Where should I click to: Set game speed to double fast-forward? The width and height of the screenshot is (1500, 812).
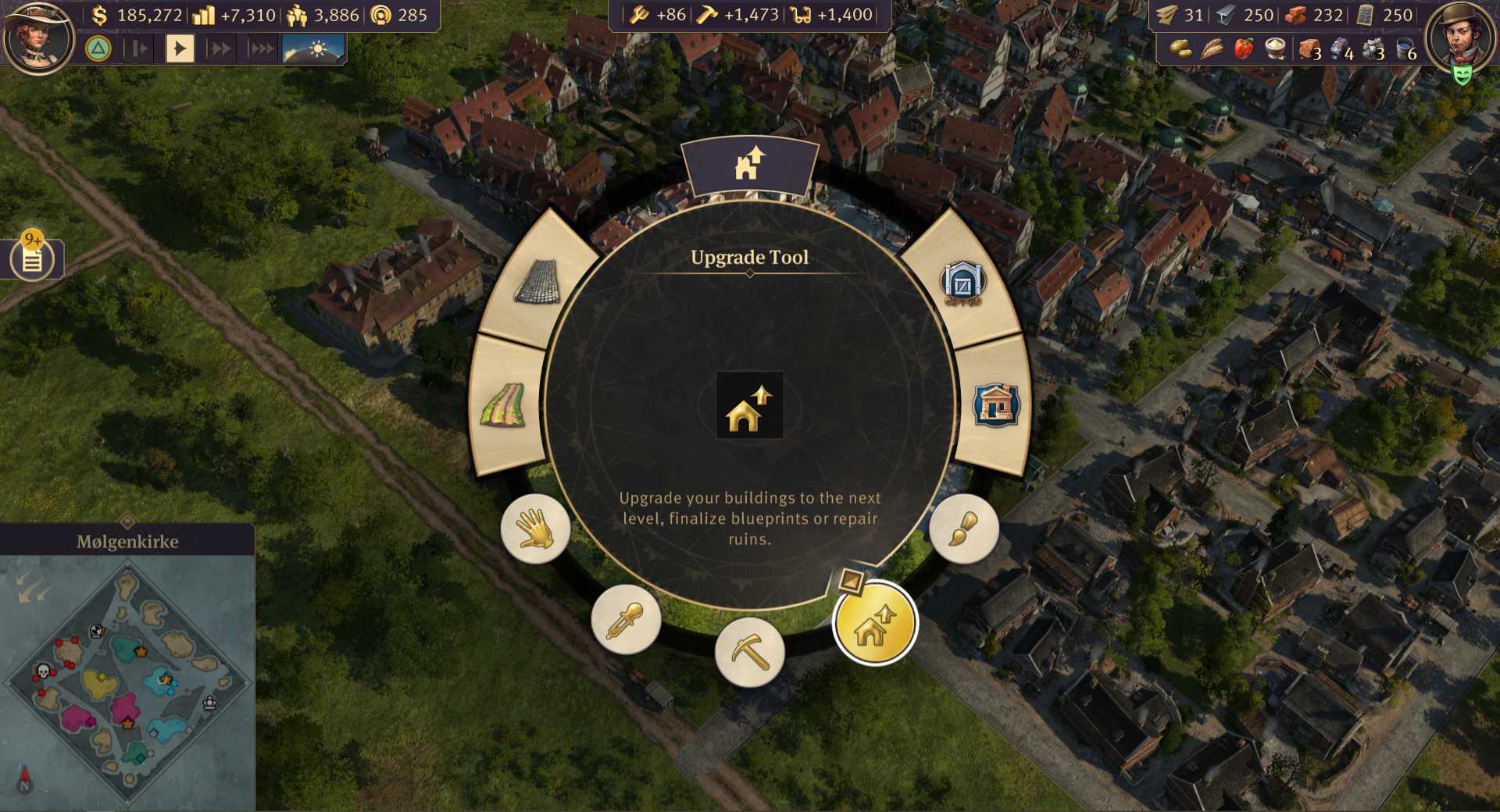pos(220,49)
